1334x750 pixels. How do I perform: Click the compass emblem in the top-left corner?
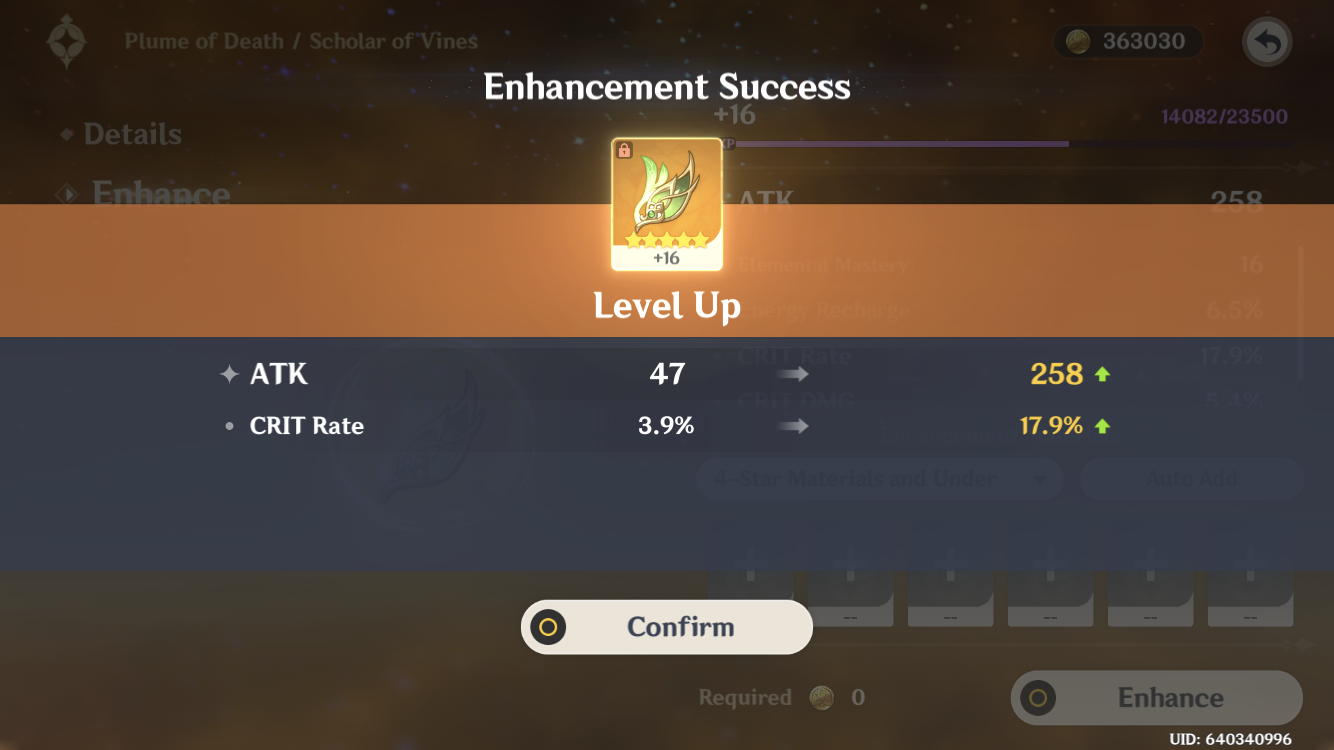64,42
